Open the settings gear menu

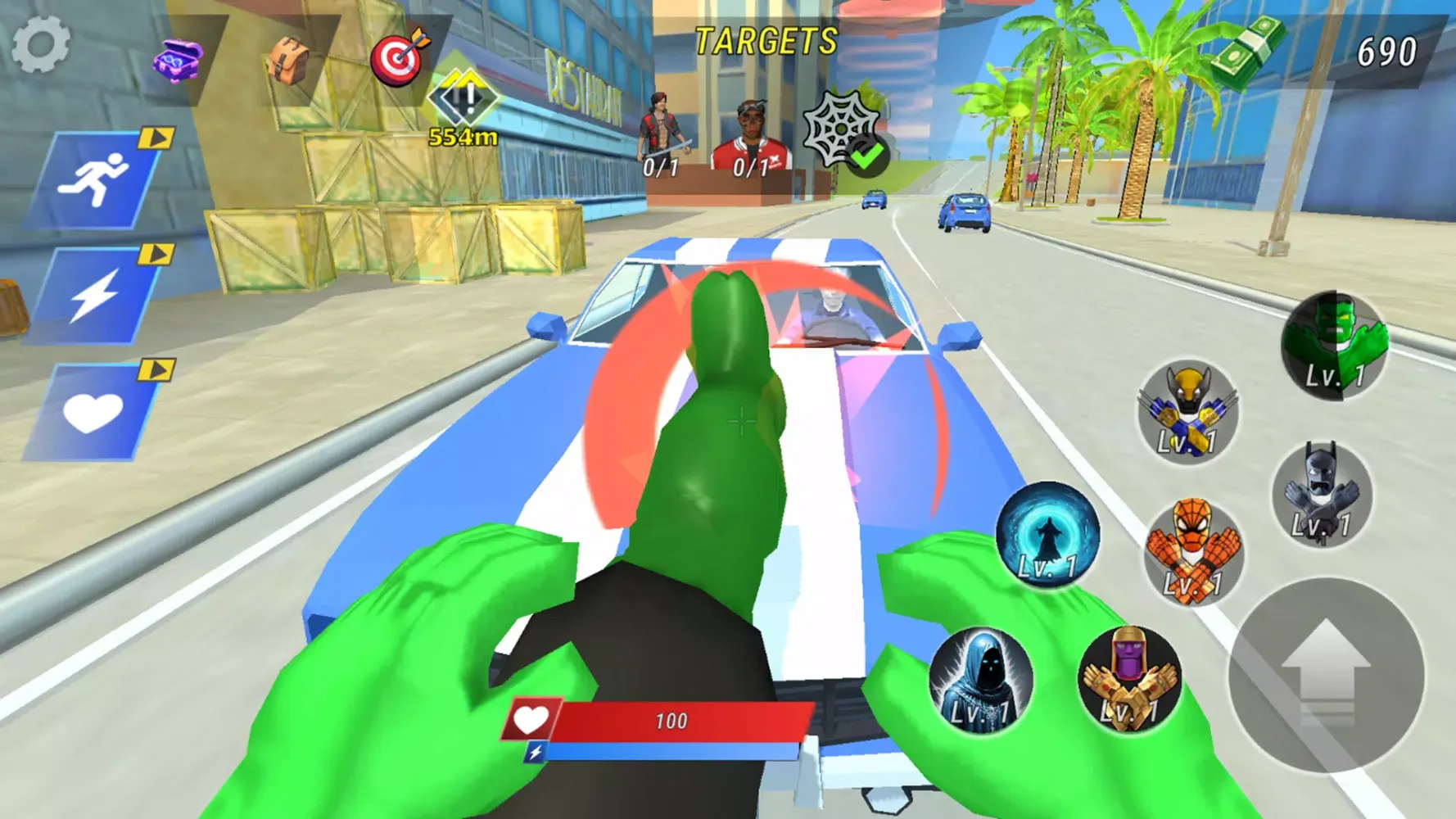click(x=40, y=44)
